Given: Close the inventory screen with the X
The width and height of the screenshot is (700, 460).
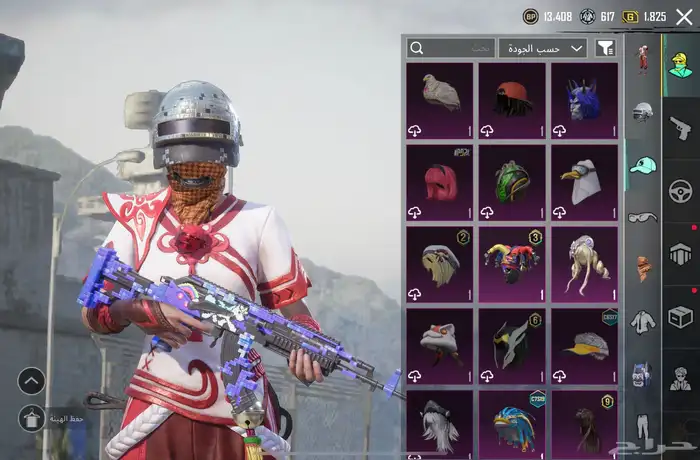Looking at the screenshot, I should coord(684,16).
